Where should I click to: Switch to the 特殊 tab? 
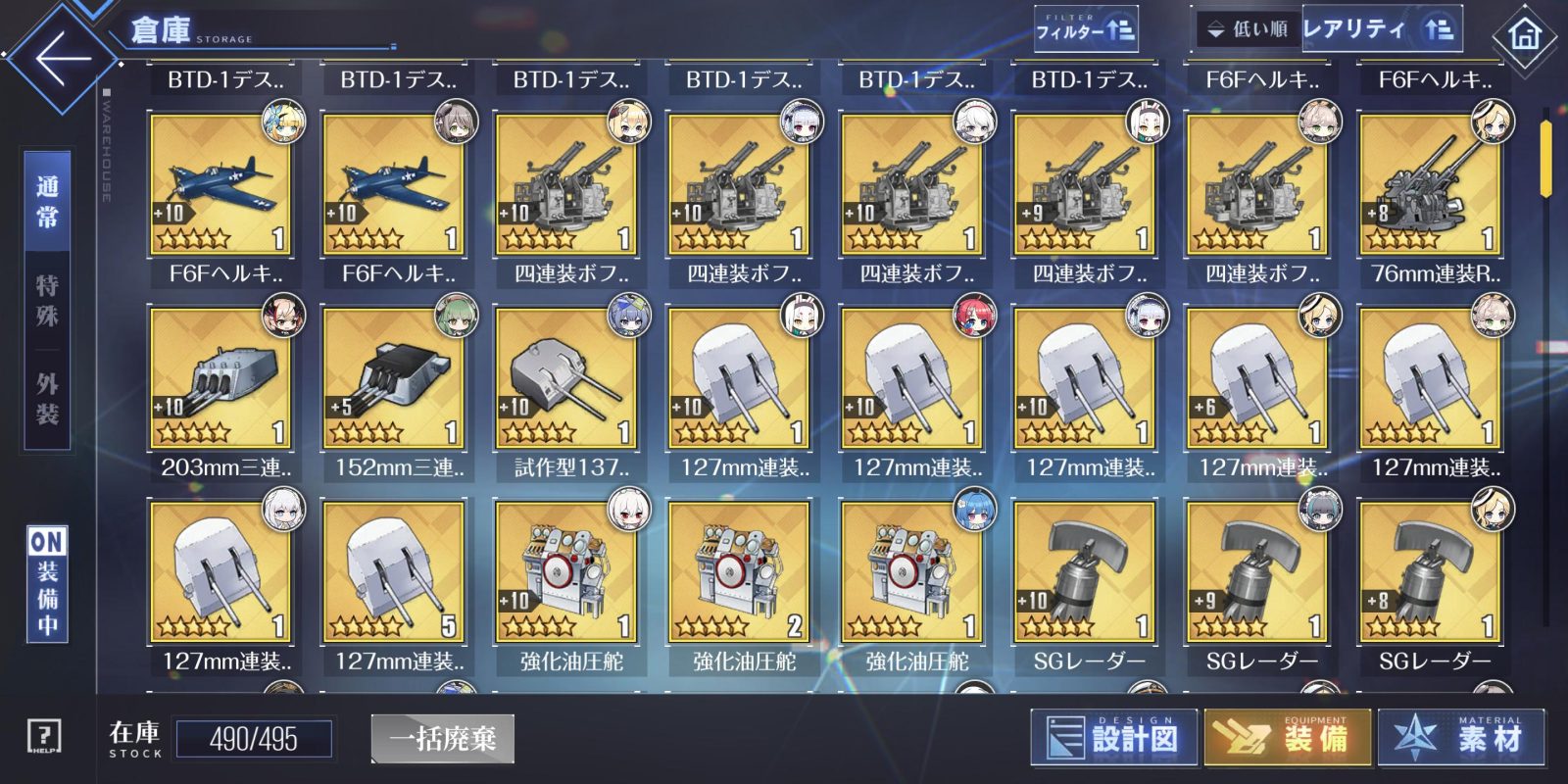point(47,300)
